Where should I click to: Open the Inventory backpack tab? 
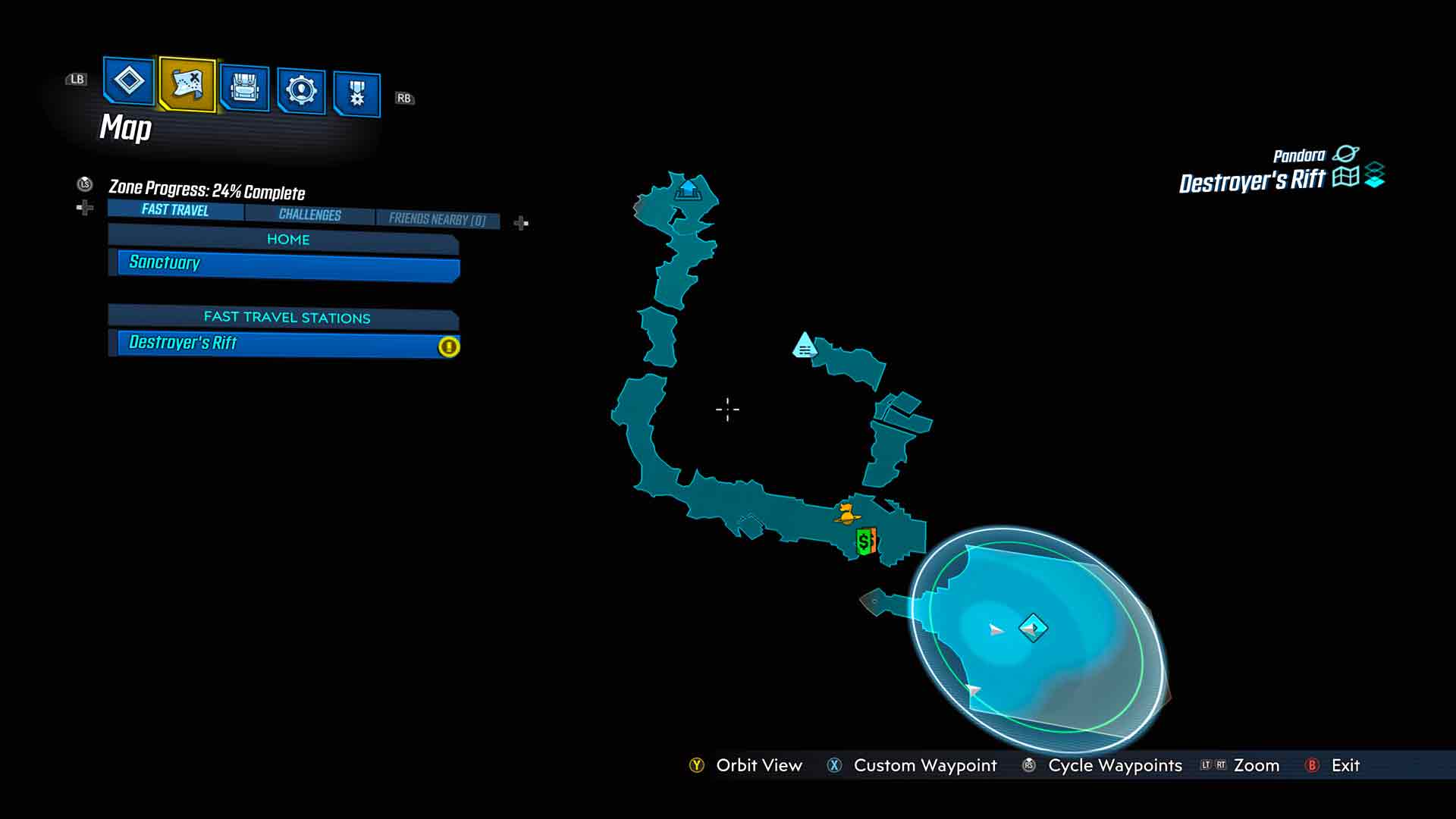tap(244, 89)
